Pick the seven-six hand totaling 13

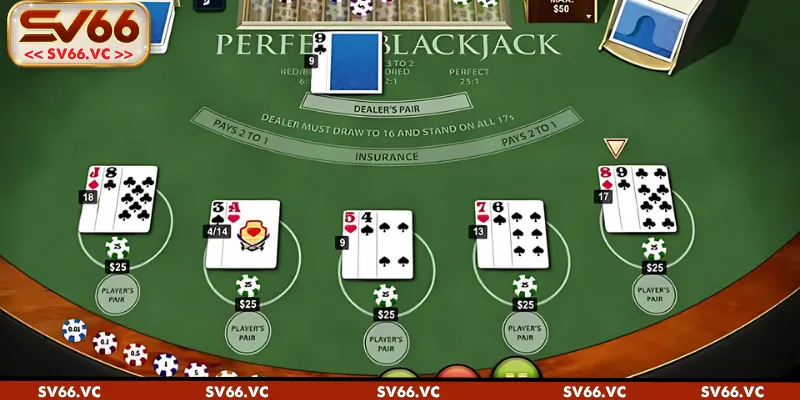click(510, 234)
